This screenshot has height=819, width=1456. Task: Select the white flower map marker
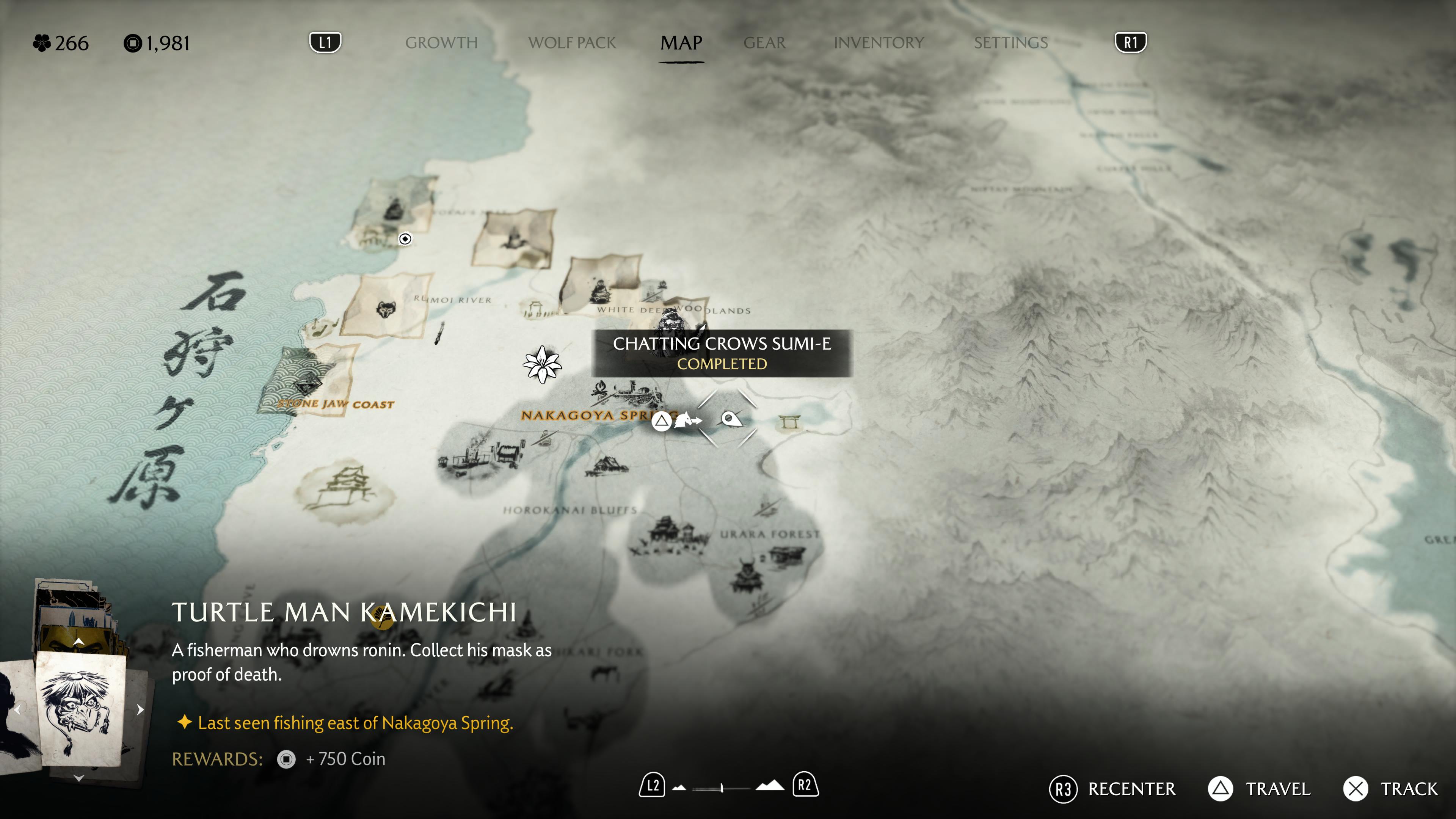[x=542, y=364]
